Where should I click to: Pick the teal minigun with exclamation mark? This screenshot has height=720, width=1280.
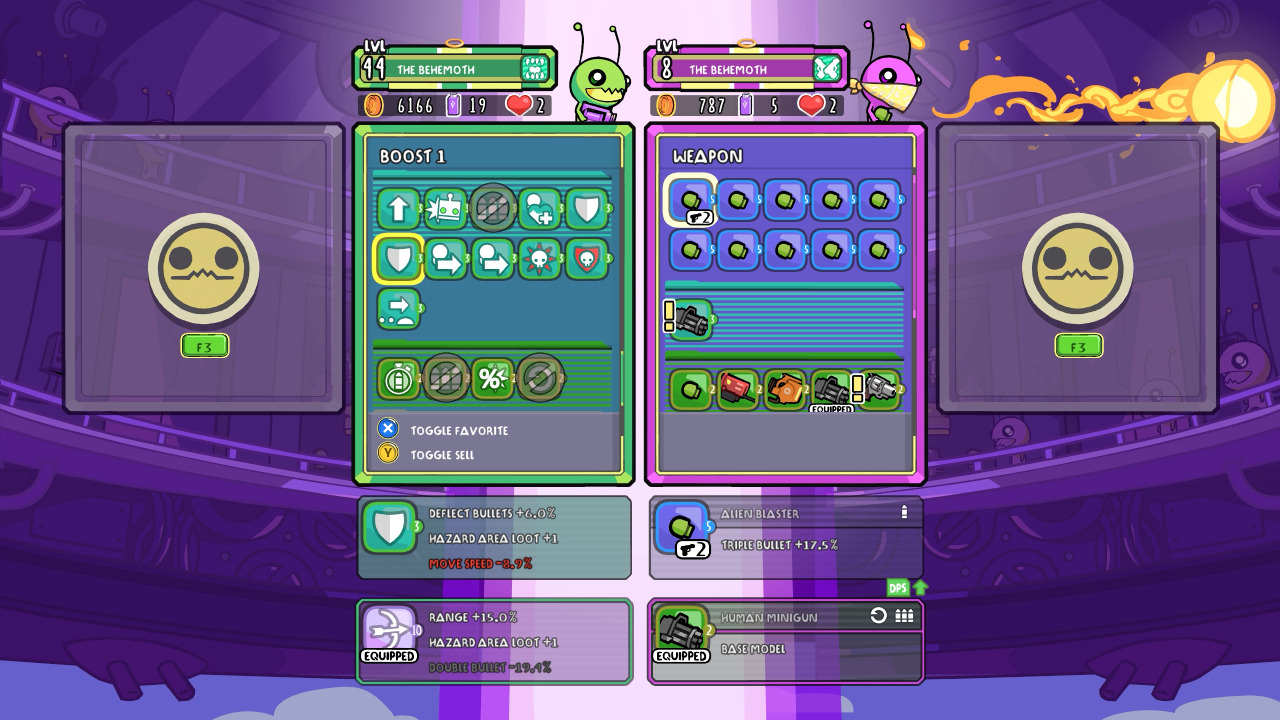coord(690,320)
